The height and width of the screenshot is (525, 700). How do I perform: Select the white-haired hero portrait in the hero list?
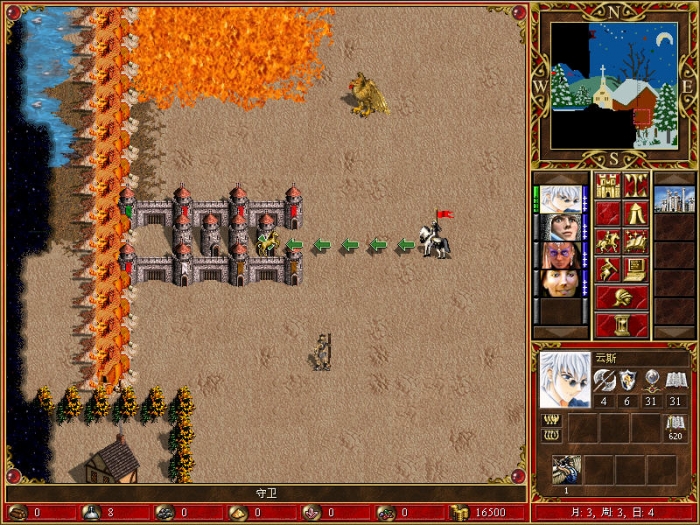[560, 198]
